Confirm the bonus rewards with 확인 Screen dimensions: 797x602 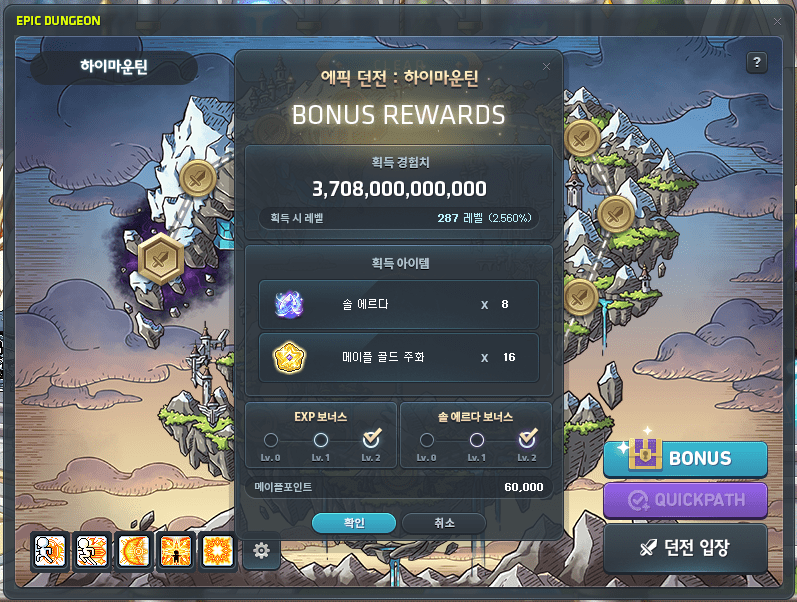click(x=354, y=523)
